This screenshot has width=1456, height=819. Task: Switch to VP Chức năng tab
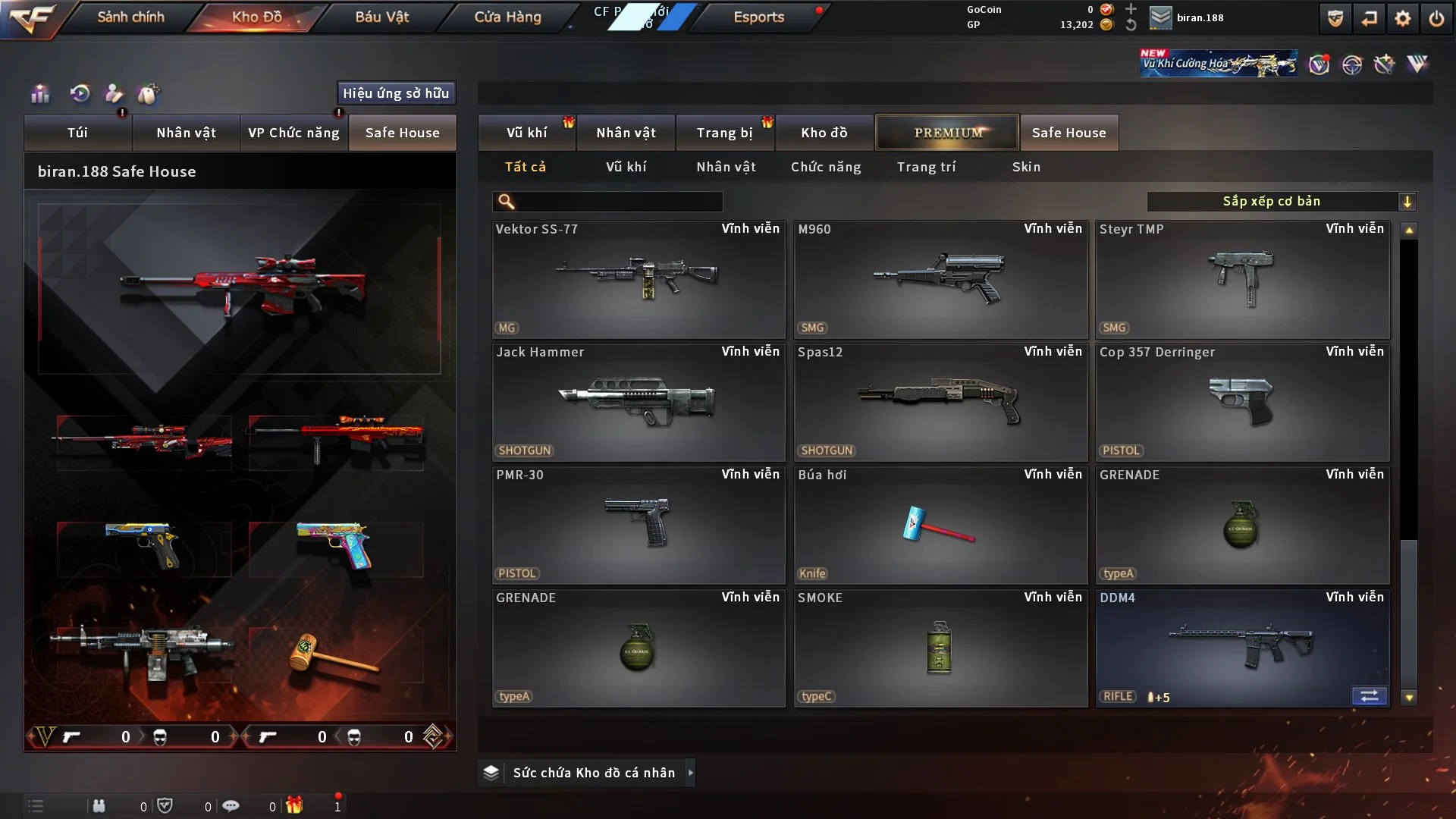[x=293, y=133]
